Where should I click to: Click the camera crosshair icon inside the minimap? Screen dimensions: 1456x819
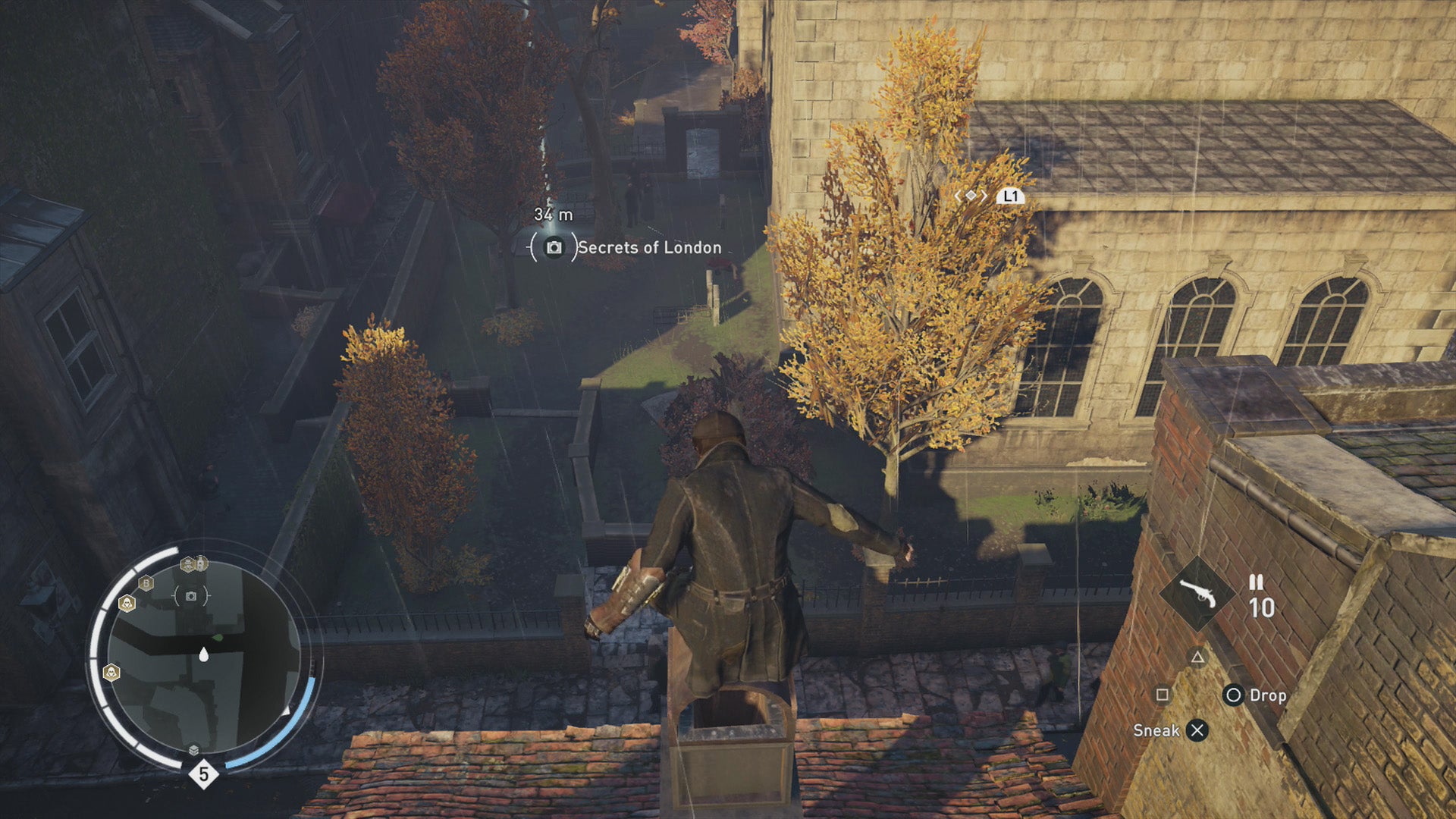tap(191, 596)
